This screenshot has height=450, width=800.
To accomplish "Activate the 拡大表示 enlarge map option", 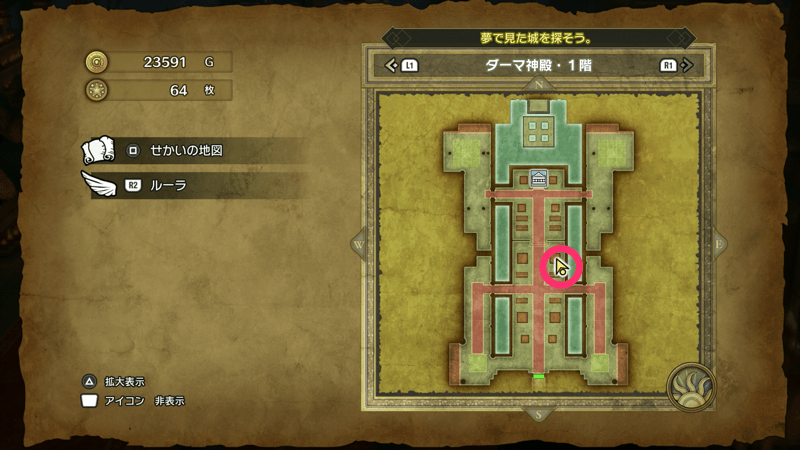I will coord(118,381).
